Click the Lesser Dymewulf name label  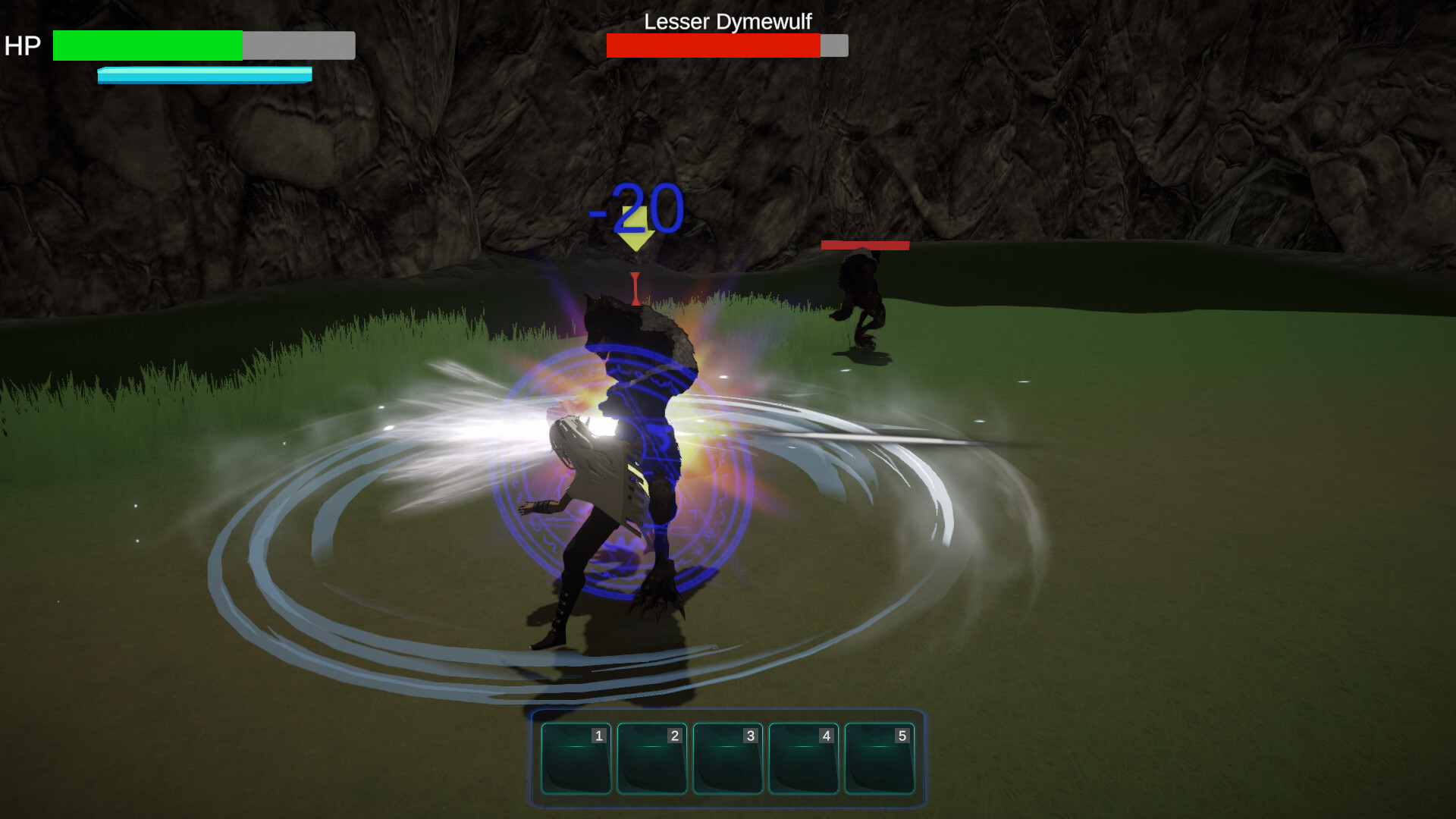(727, 22)
